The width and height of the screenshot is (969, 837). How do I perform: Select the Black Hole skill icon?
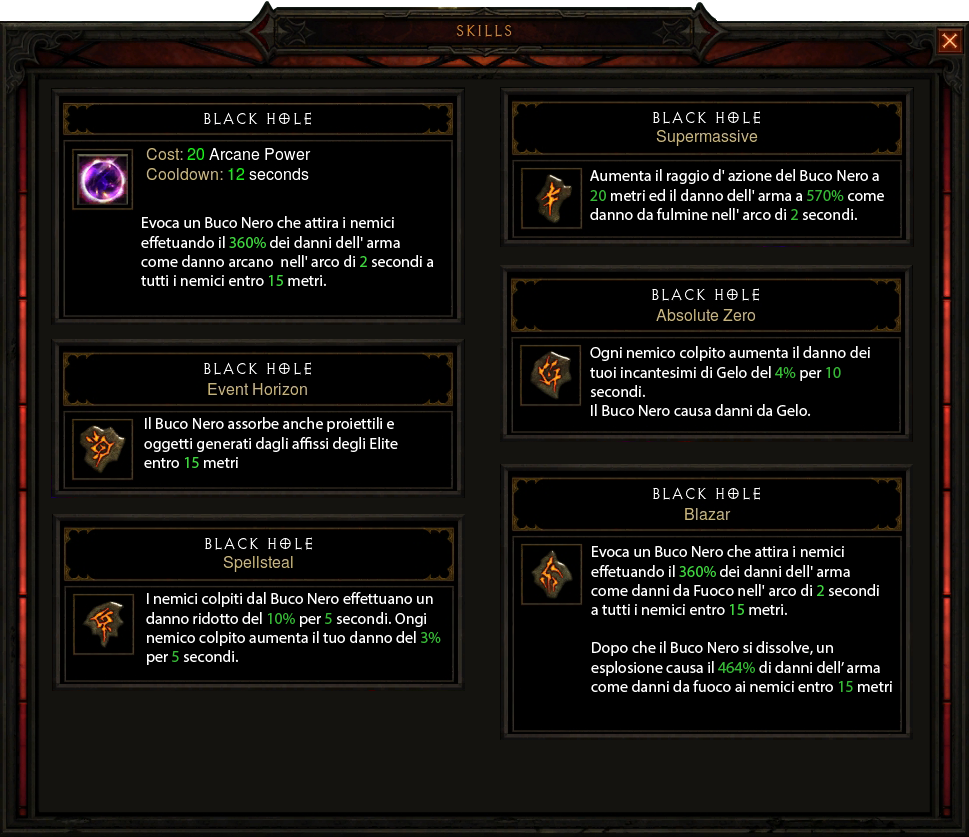pyautogui.click(x=103, y=180)
